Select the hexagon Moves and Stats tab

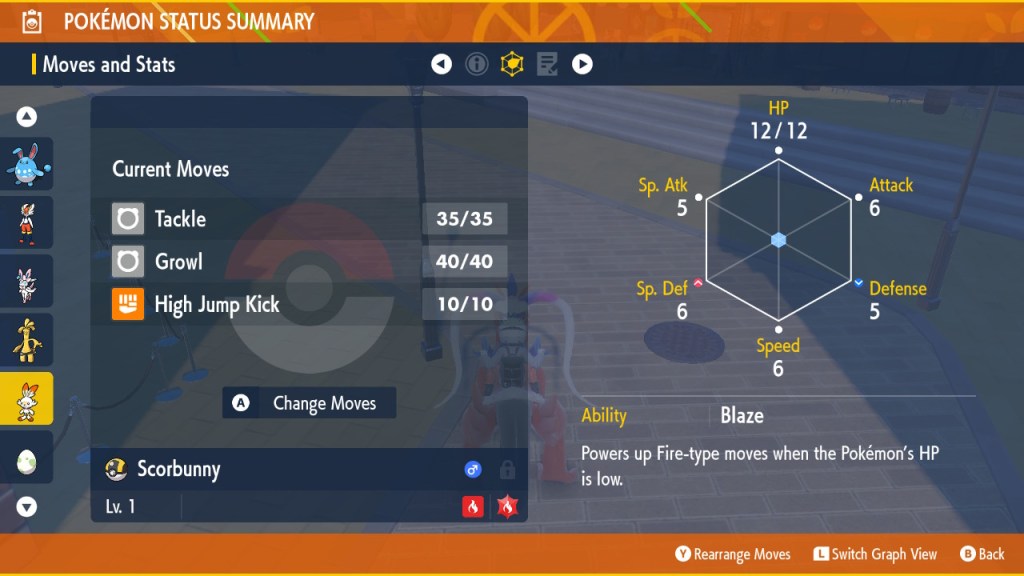click(512, 65)
